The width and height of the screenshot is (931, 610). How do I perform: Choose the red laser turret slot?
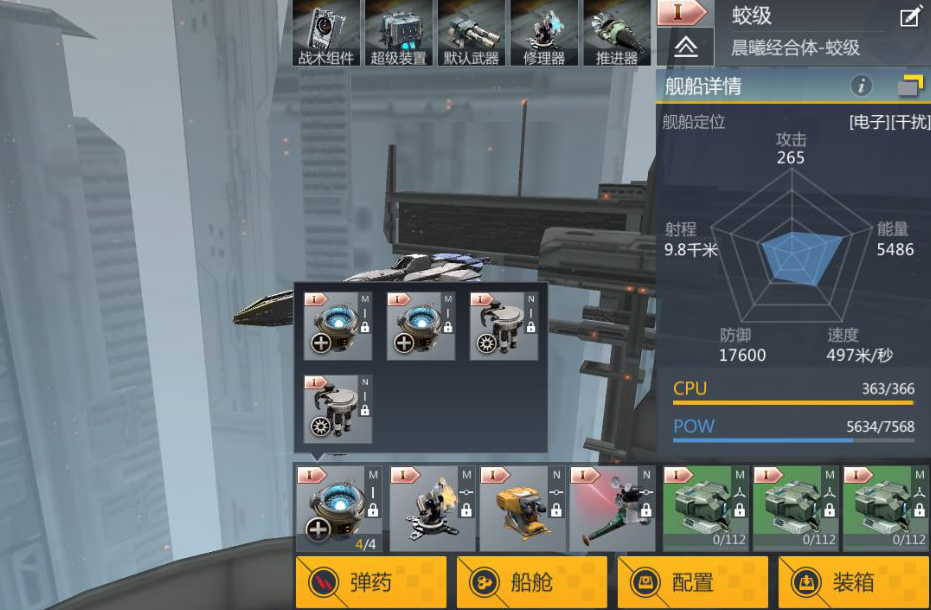(x=612, y=509)
